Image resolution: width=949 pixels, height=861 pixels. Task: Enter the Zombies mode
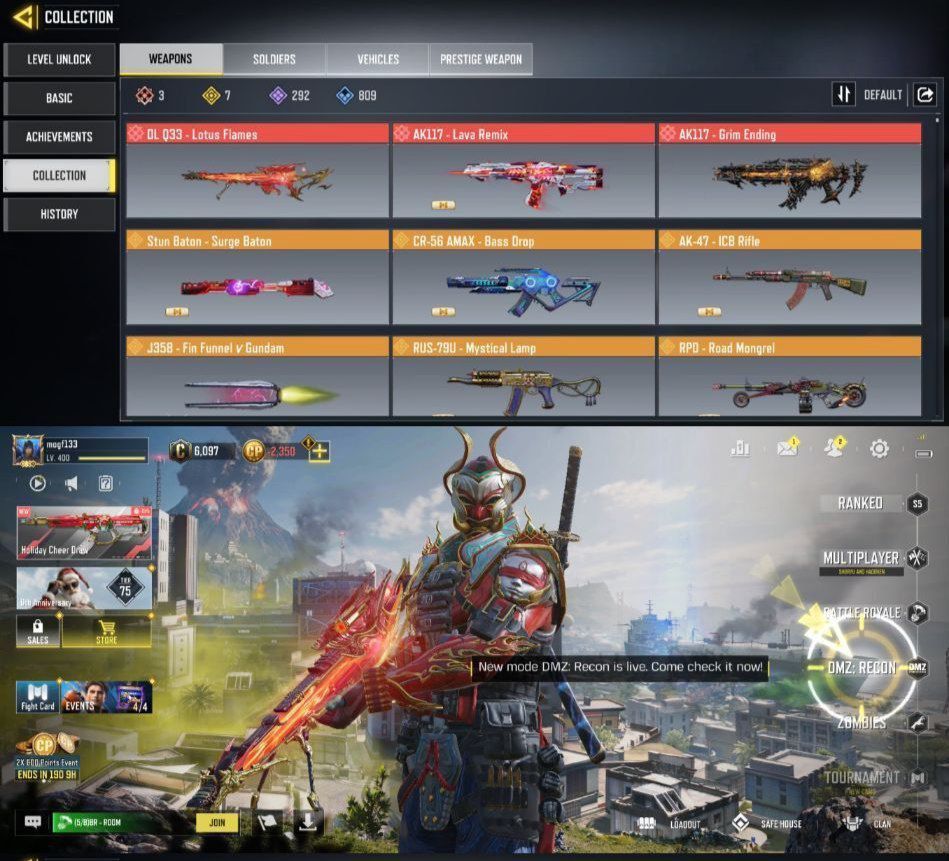[862, 722]
